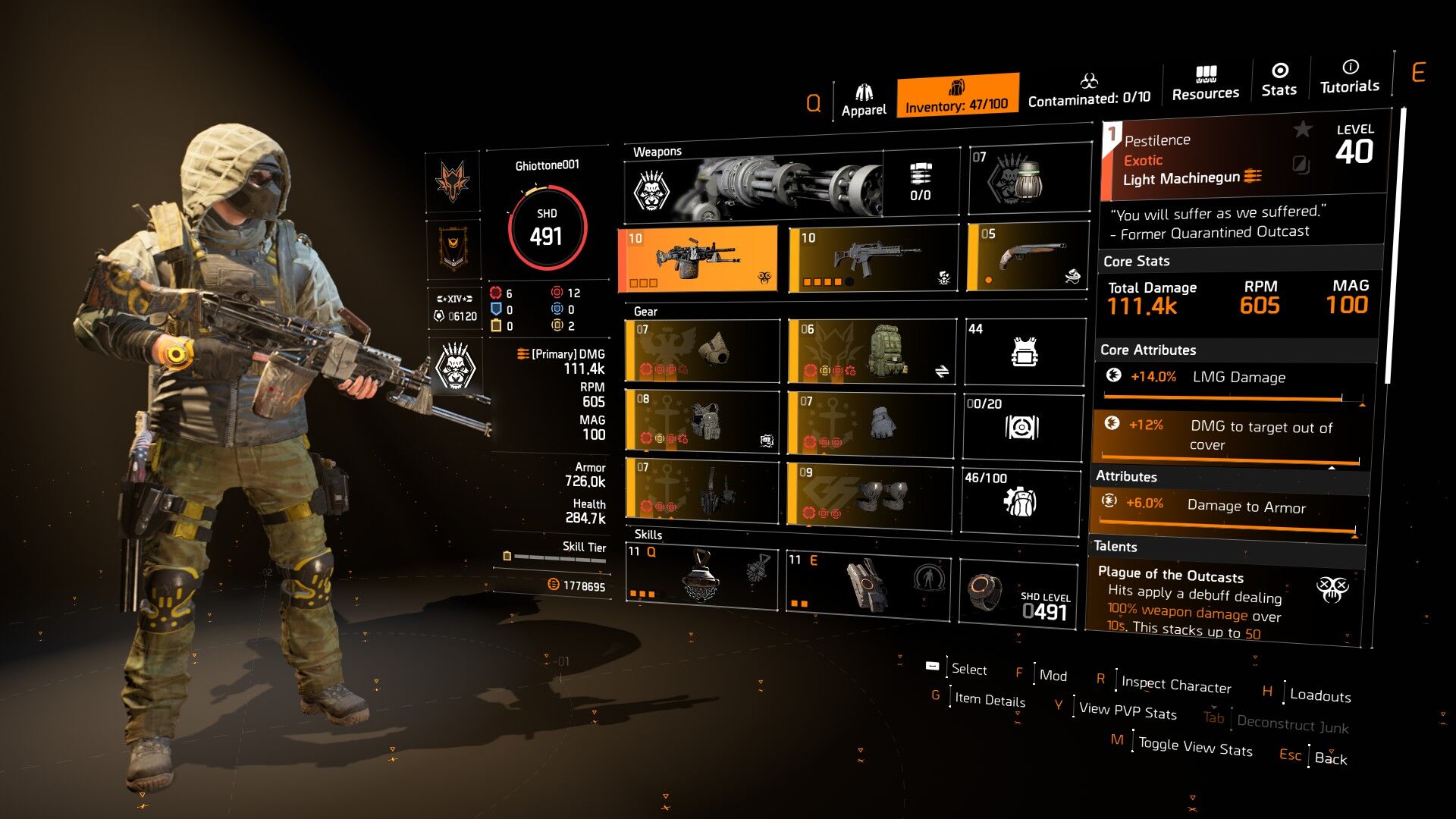Select the turret skill slot
Screen dimensions: 1456x819
[x=868, y=584]
